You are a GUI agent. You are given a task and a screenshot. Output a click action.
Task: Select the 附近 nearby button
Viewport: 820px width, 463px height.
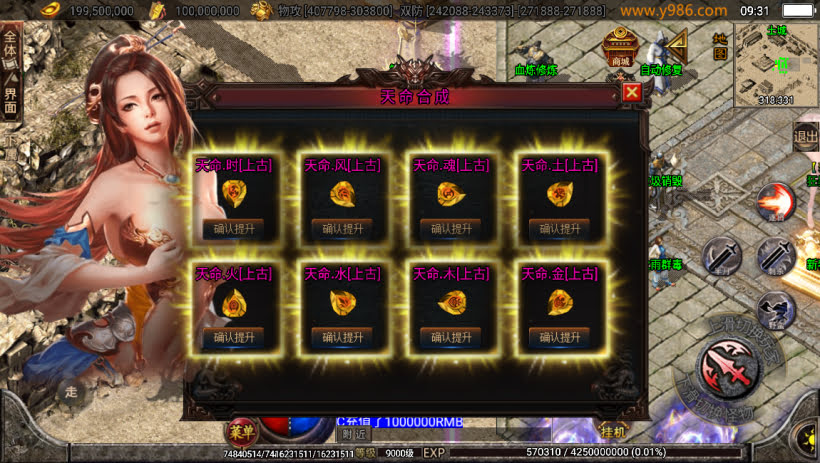[x=353, y=434]
